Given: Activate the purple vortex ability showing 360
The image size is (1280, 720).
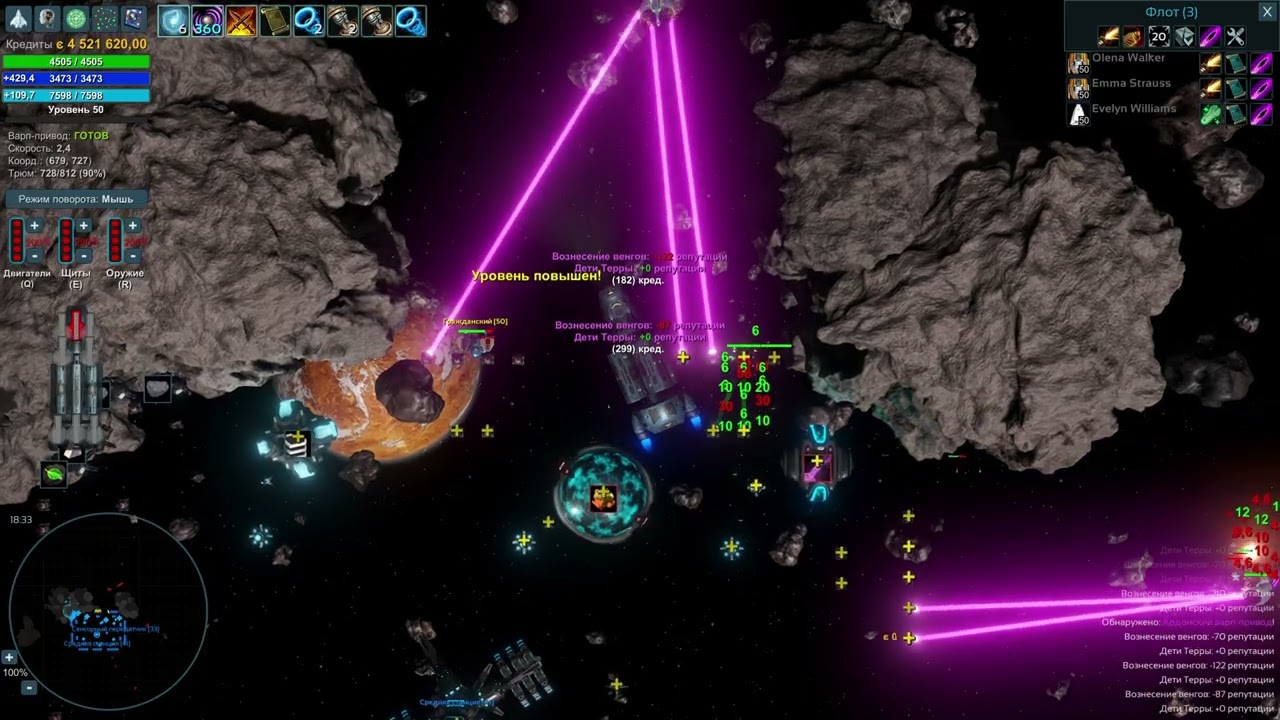Looking at the screenshot, I should point(207,20).
